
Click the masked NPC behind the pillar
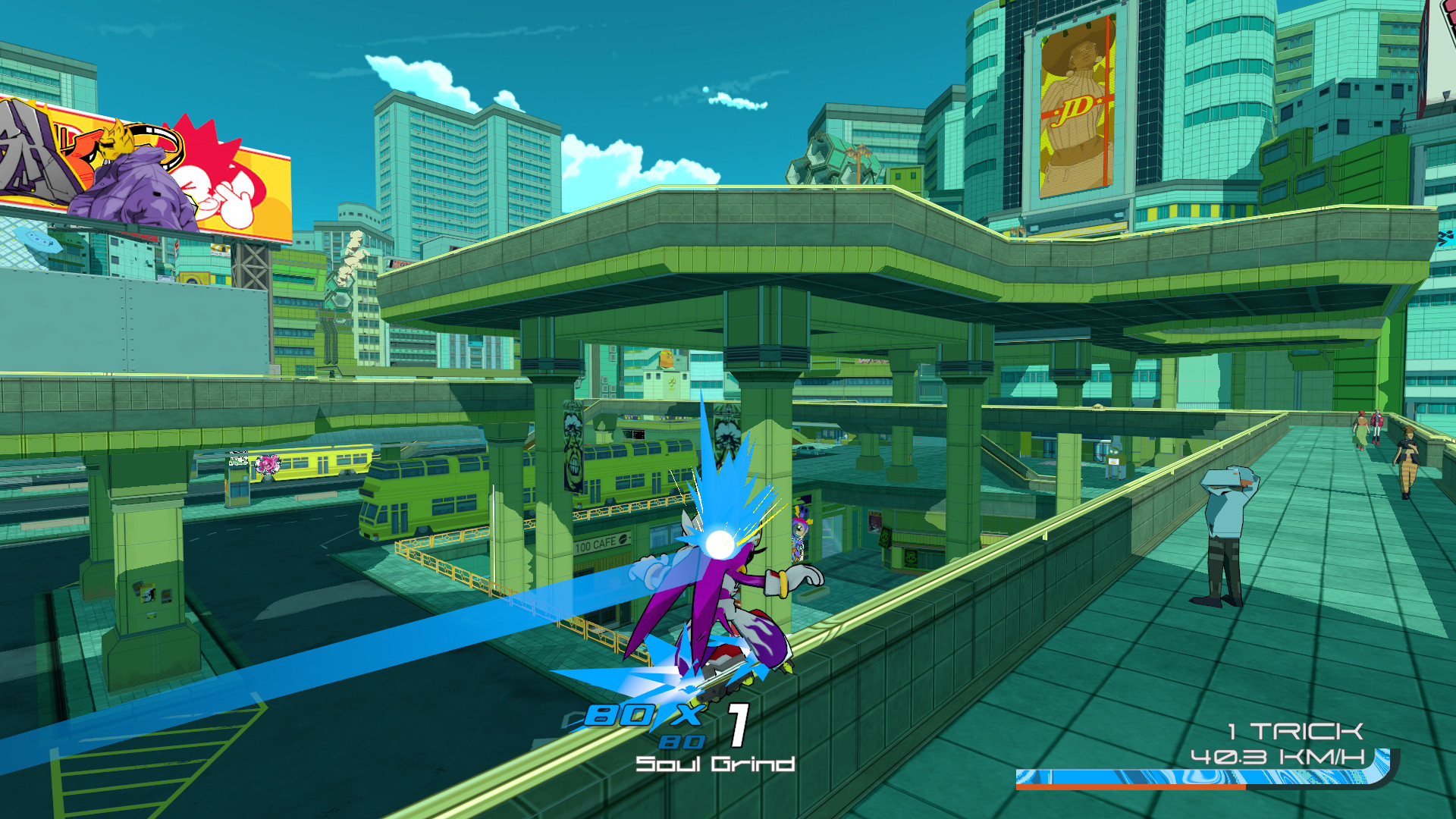800,531
